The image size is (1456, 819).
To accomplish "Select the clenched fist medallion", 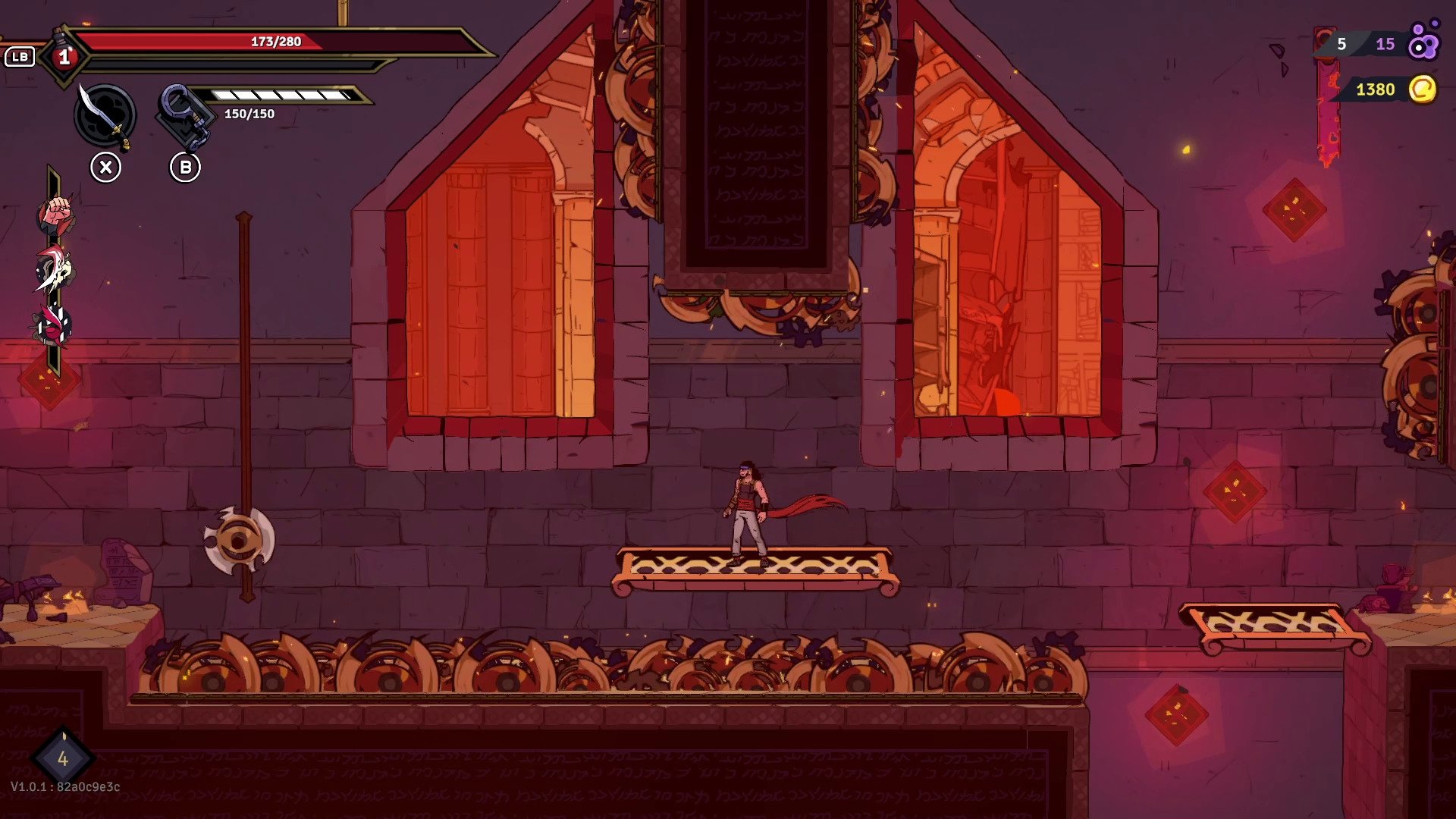I will point(55,215).
